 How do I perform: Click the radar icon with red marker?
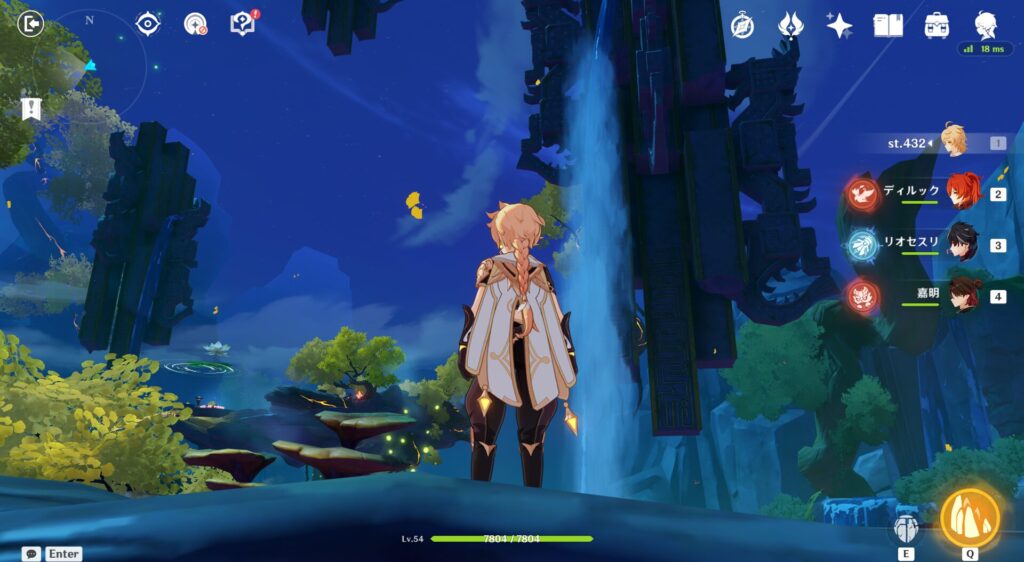click(195, 24)
